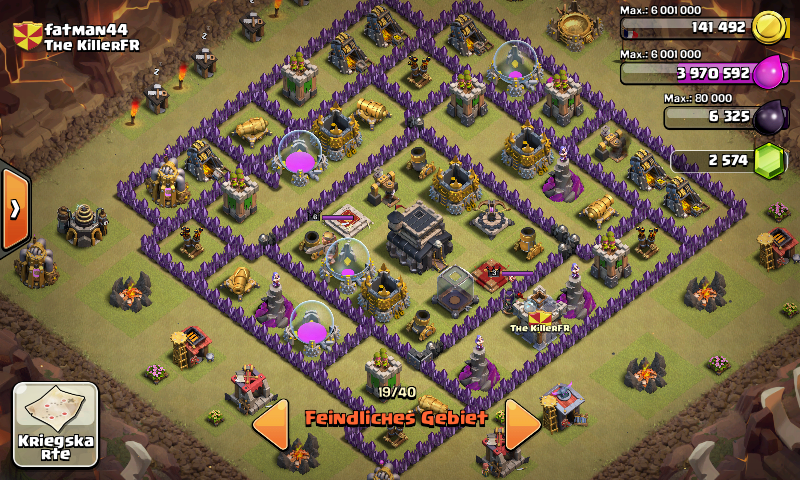
Task: Open the Kriegskarte war map
Action: click(x=55, y=424)
